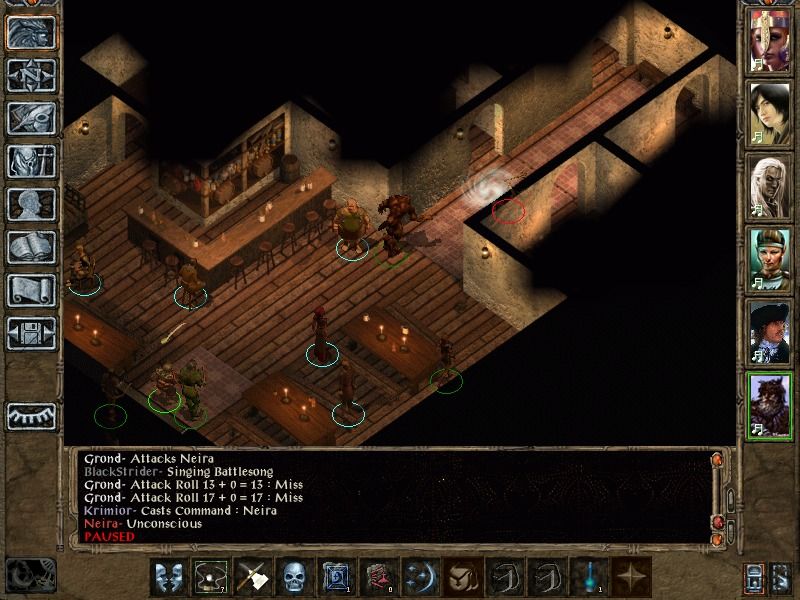Screen dimensions: 800x600
Task: Open the priest scroll
Action: coord(31,290)
